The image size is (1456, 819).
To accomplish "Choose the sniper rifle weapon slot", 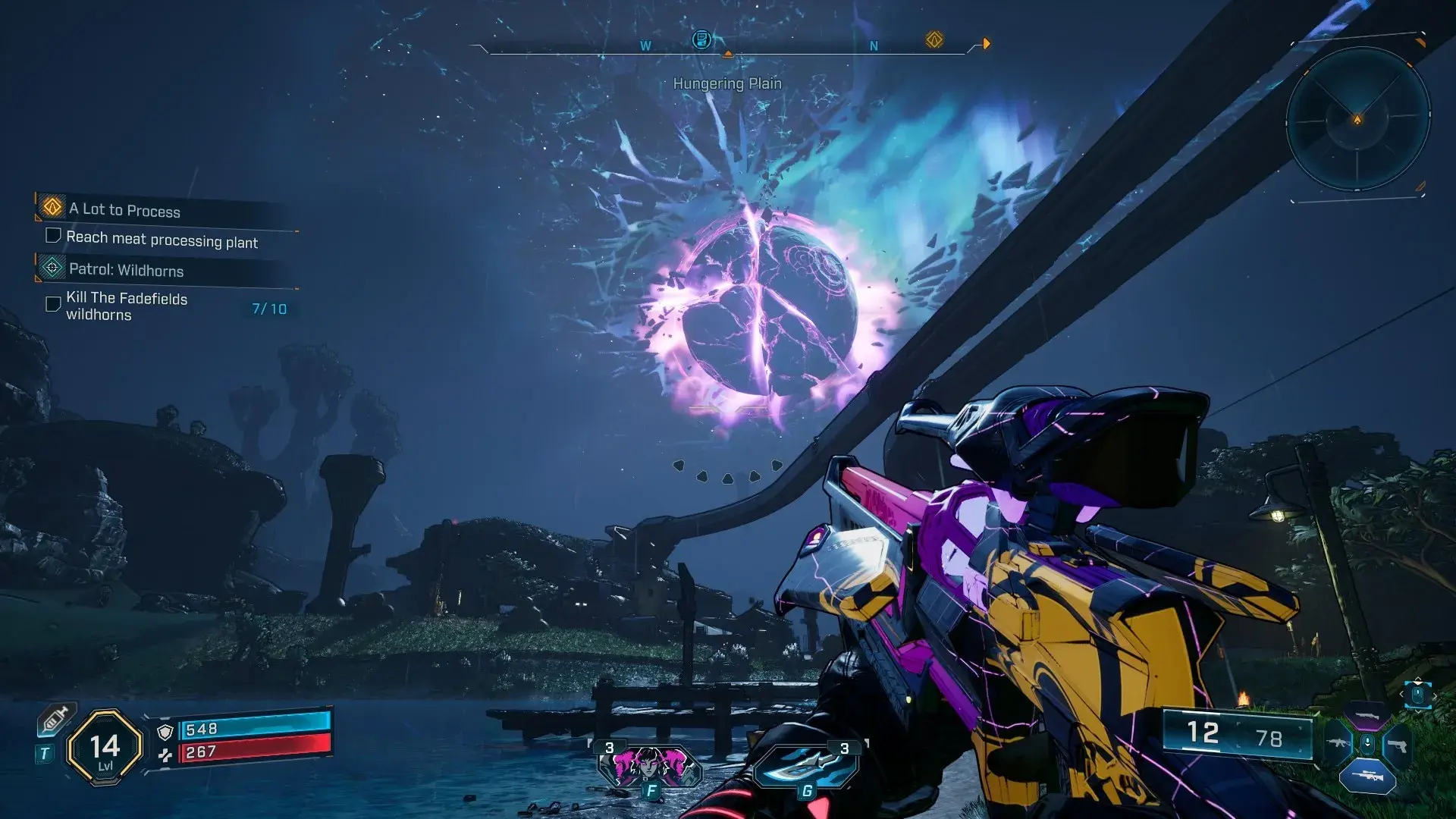I will tap(1367, 776).
